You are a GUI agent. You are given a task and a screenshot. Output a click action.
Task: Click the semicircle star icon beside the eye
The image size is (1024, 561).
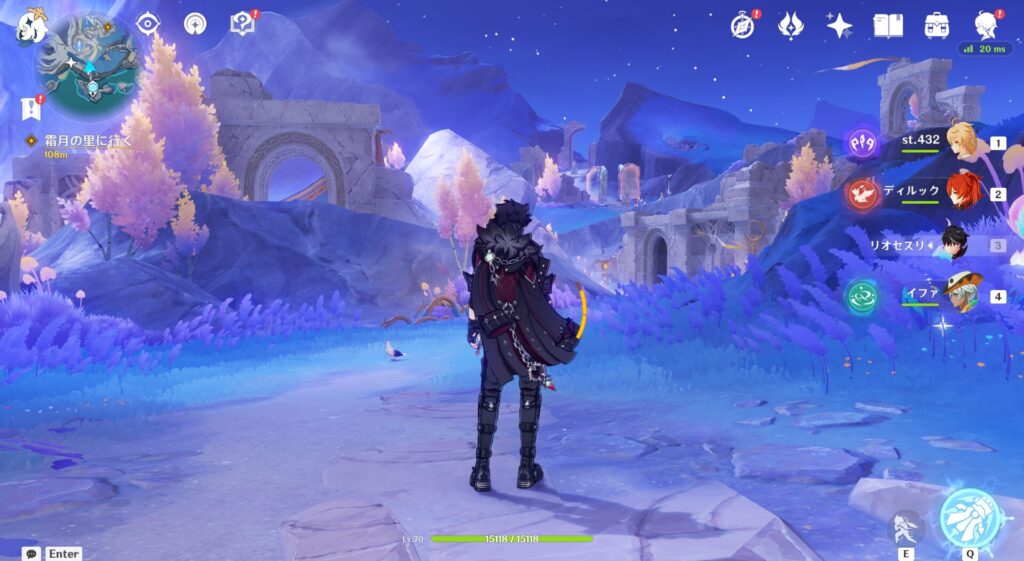(x=195, y=24)
